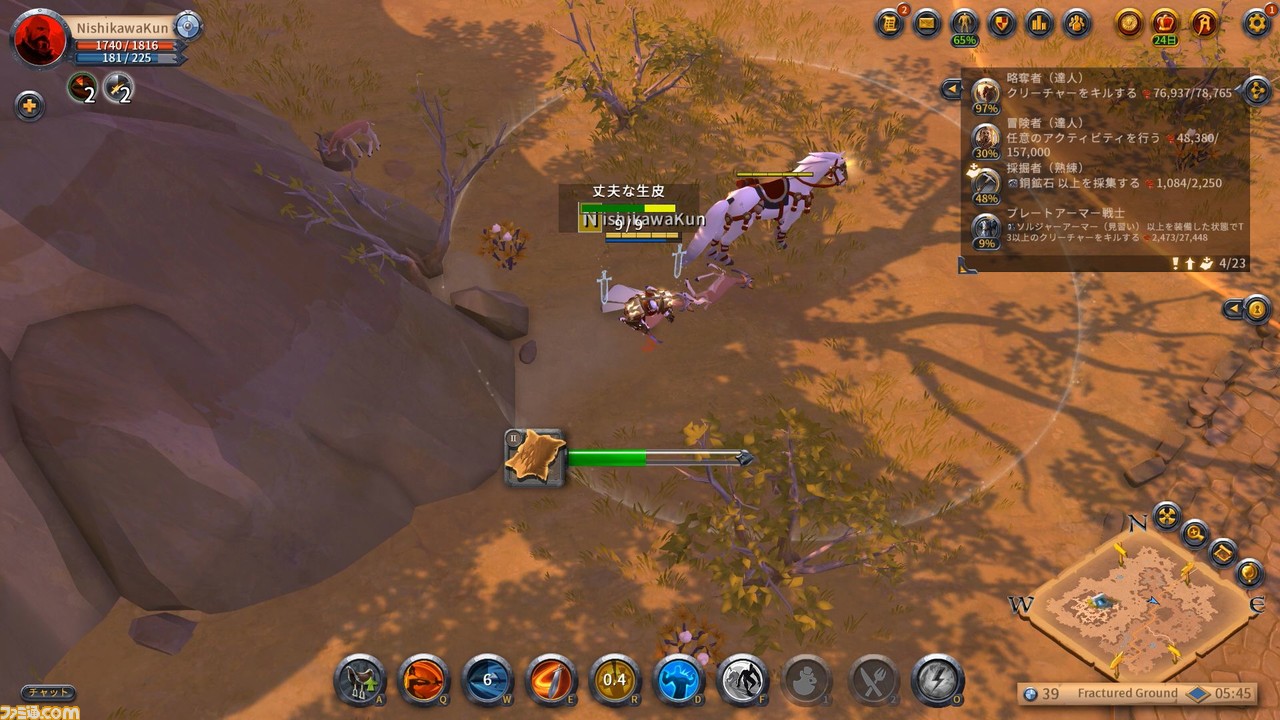Open the scroll icon with red badge

889,22
